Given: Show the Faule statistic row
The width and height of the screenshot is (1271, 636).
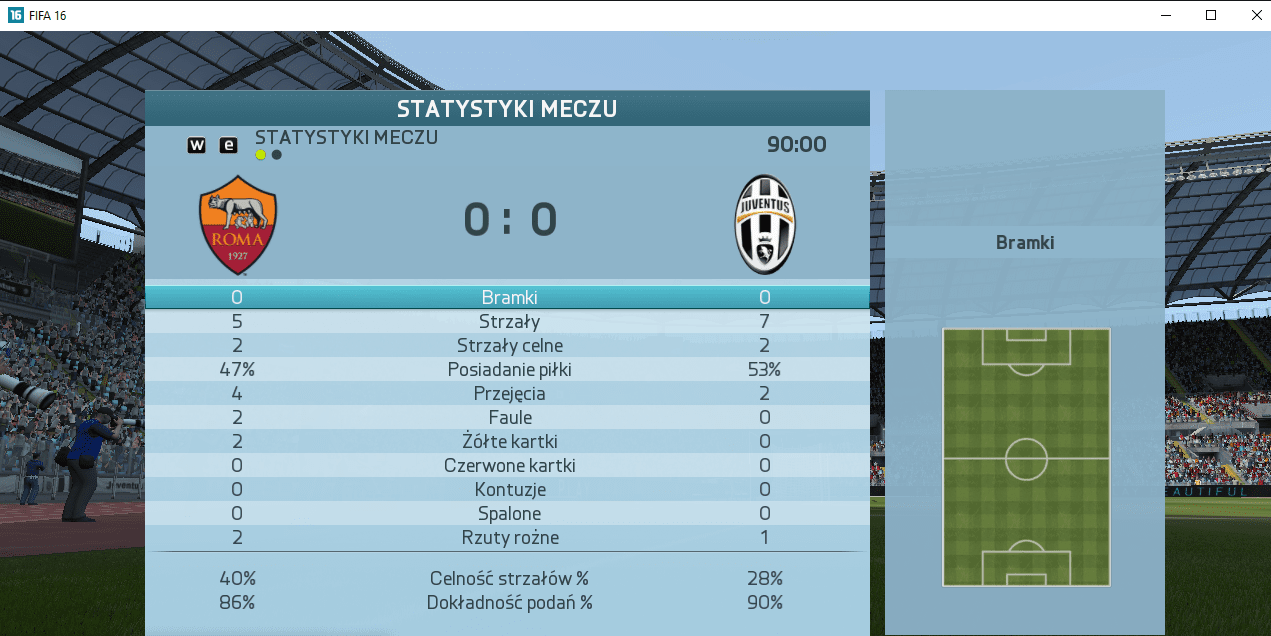Looking at the screenshot, I should coord(508,417).
